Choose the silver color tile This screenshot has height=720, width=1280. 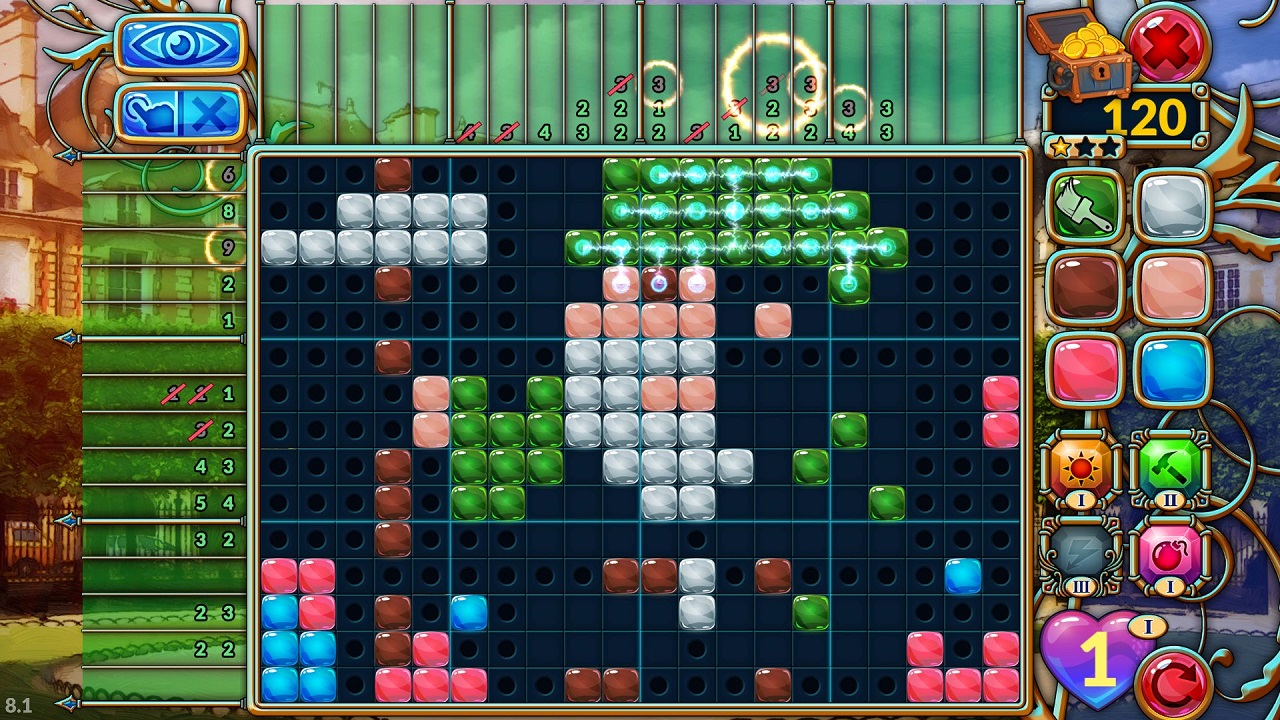pyautogui.click(x=1171, y=205)
